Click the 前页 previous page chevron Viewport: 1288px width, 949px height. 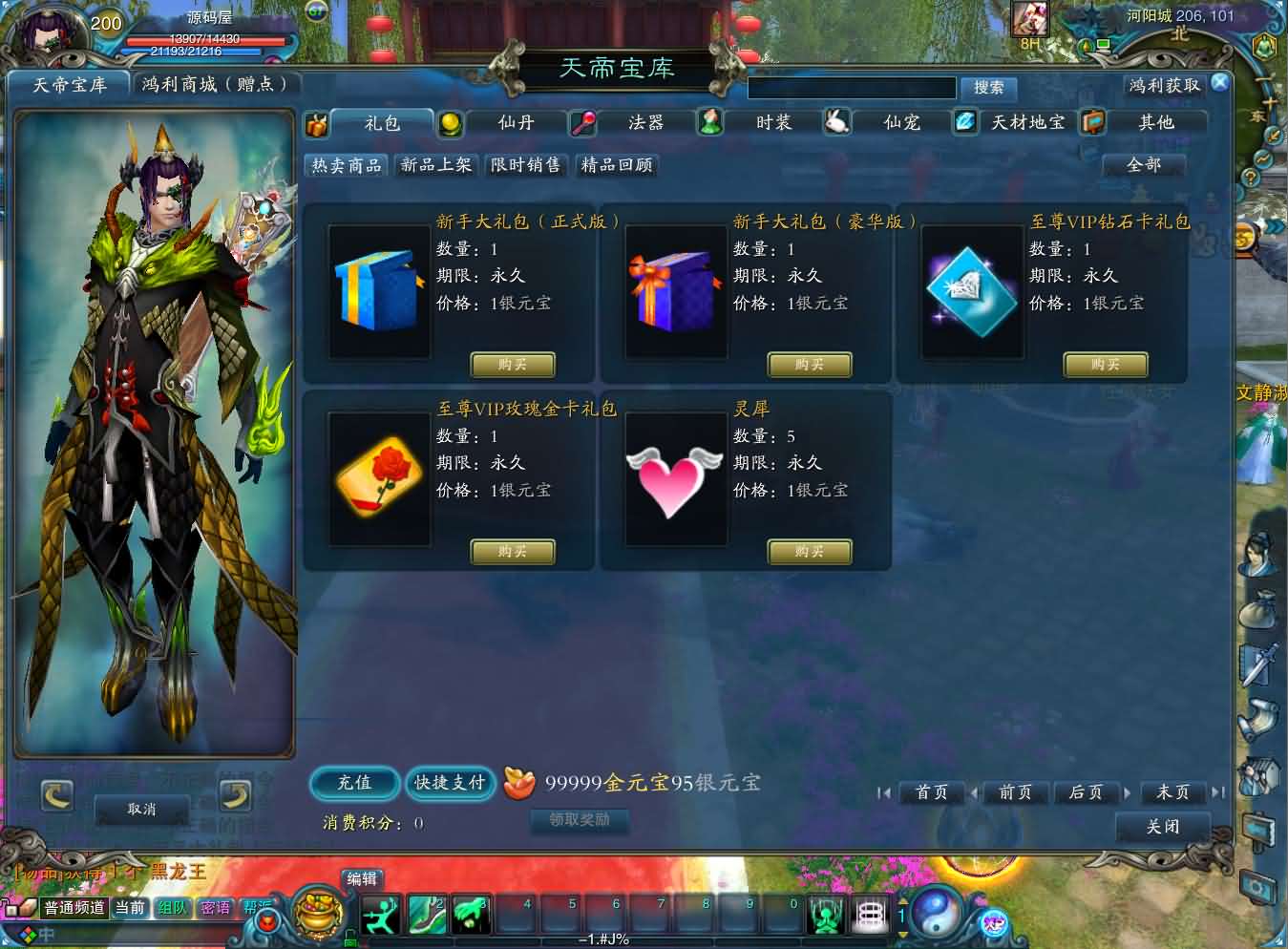point(975,792)
